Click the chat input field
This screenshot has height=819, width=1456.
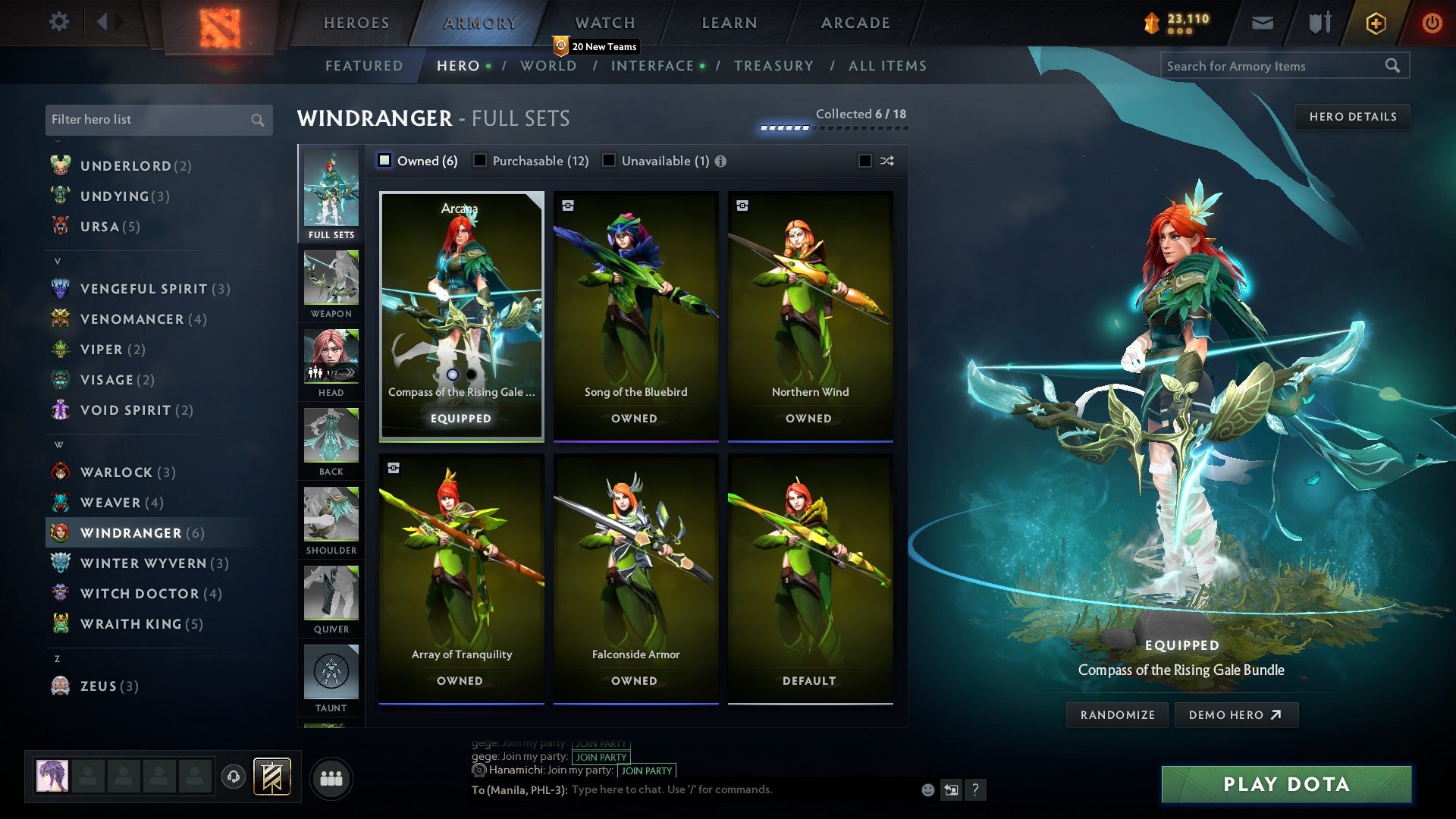point(720,789)
